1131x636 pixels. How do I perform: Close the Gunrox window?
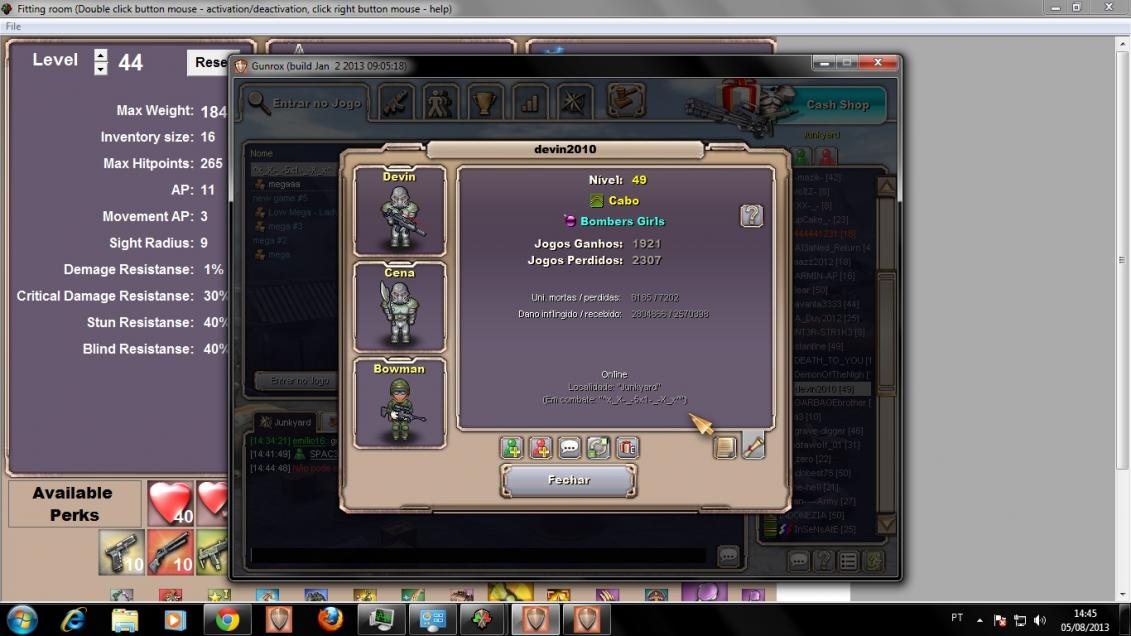[877, 63]
